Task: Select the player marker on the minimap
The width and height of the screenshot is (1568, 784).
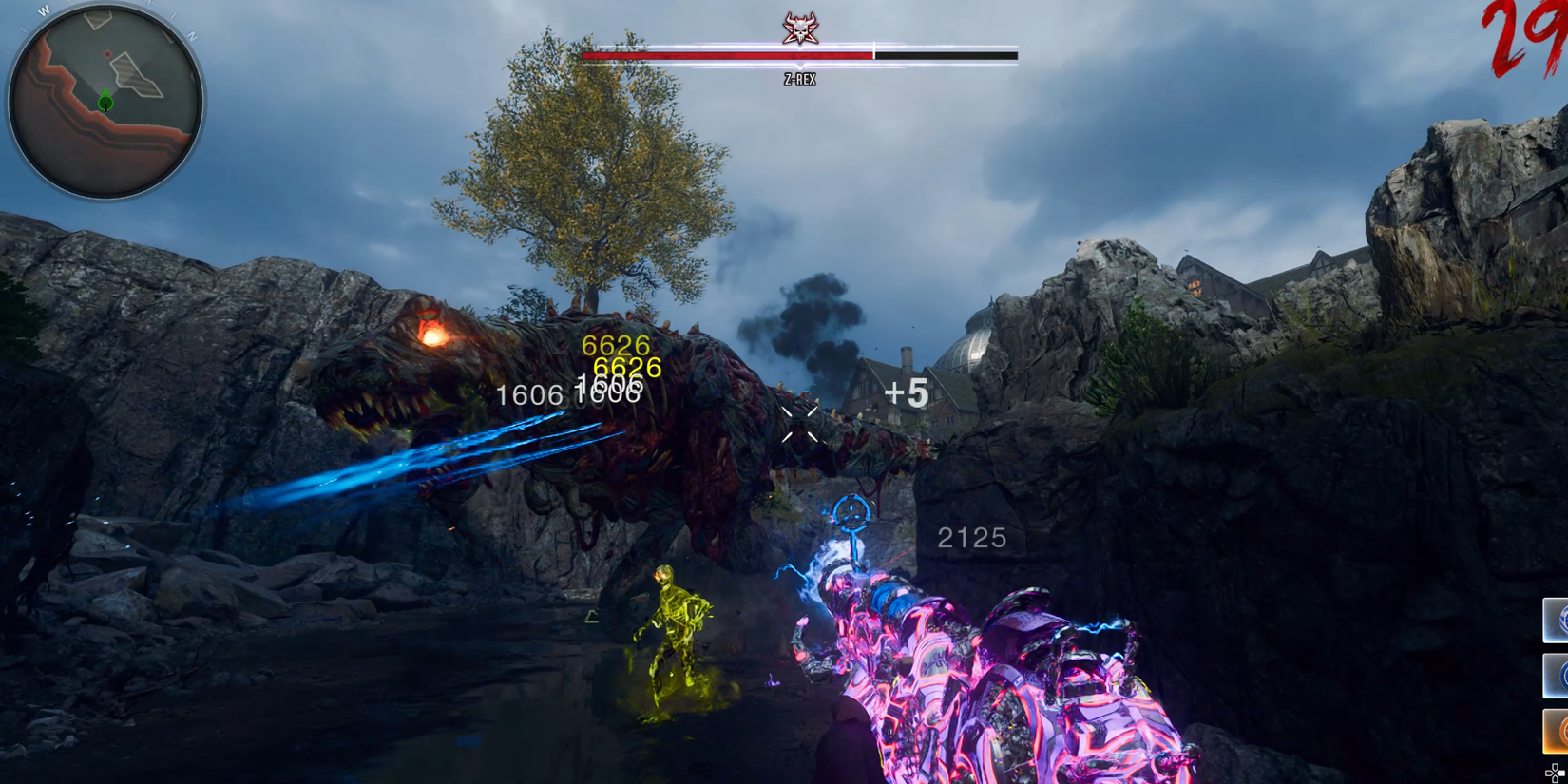Action: click(105, 102)
